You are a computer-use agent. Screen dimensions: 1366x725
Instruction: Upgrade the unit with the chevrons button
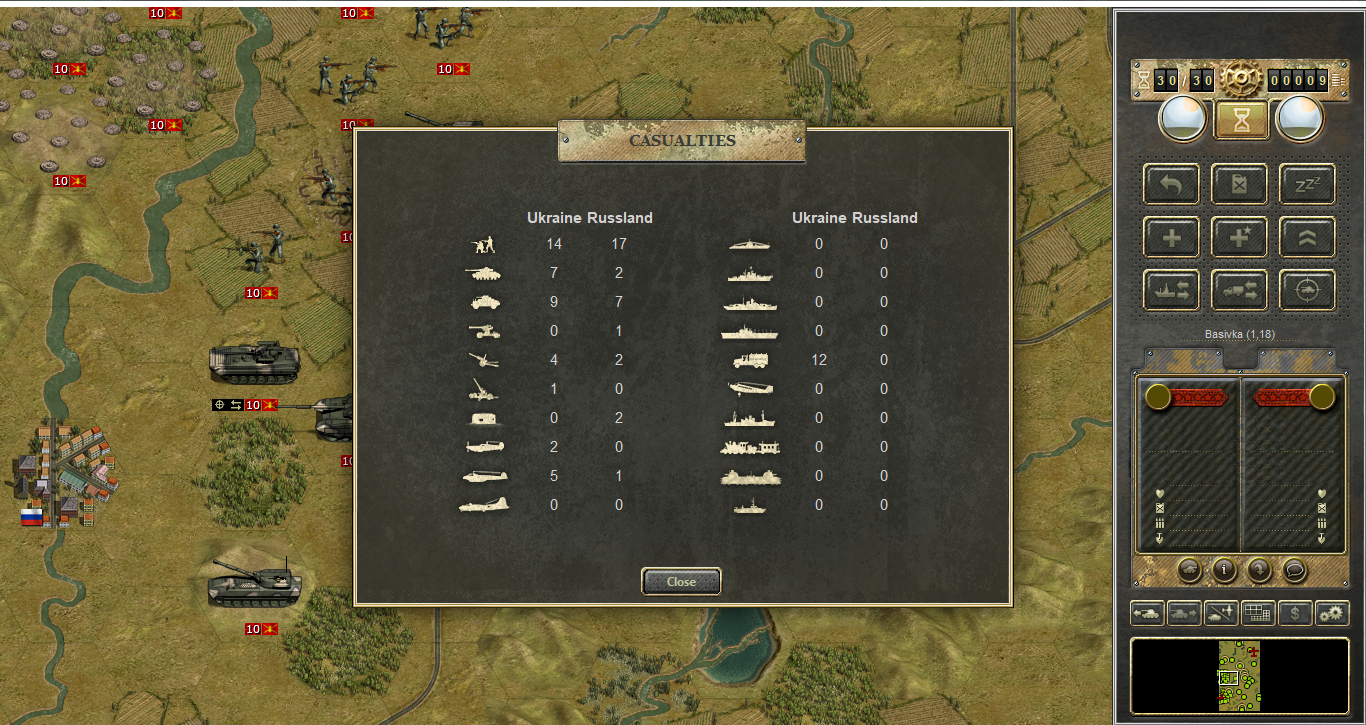click(x=1307, y=237)
